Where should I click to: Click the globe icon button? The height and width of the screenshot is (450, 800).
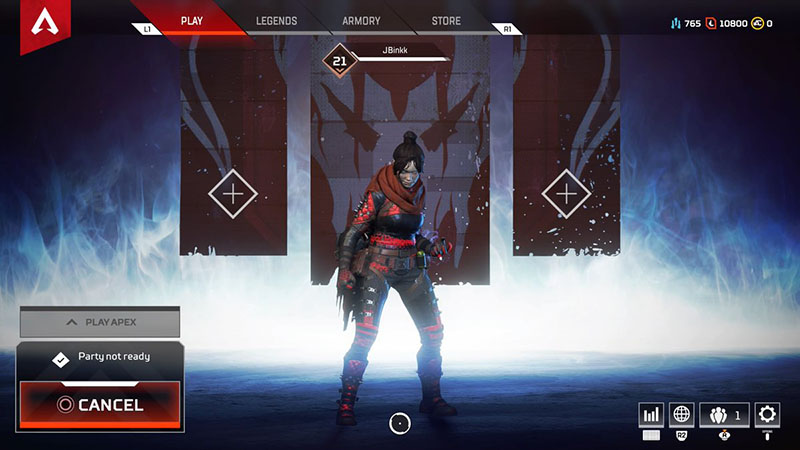pyautogui.click(x=682, y=414)
